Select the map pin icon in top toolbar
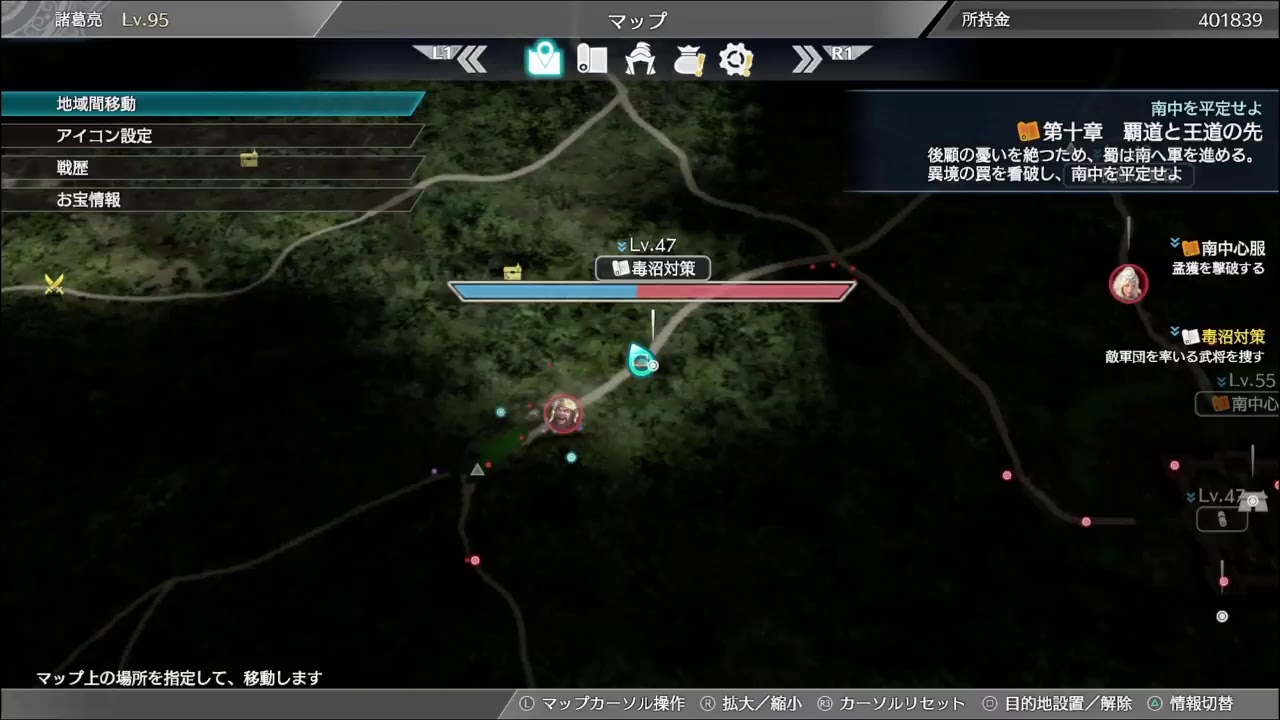Viewport: 1280px width, 720px height. click(x=543, y=59)
